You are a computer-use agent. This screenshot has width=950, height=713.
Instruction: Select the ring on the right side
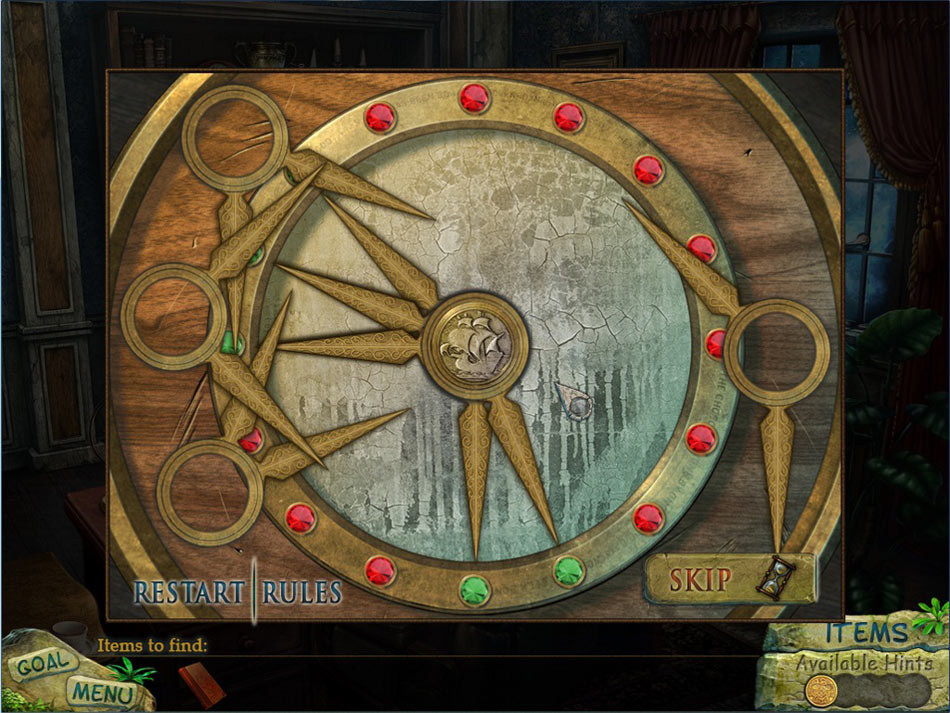coord(777,352)
